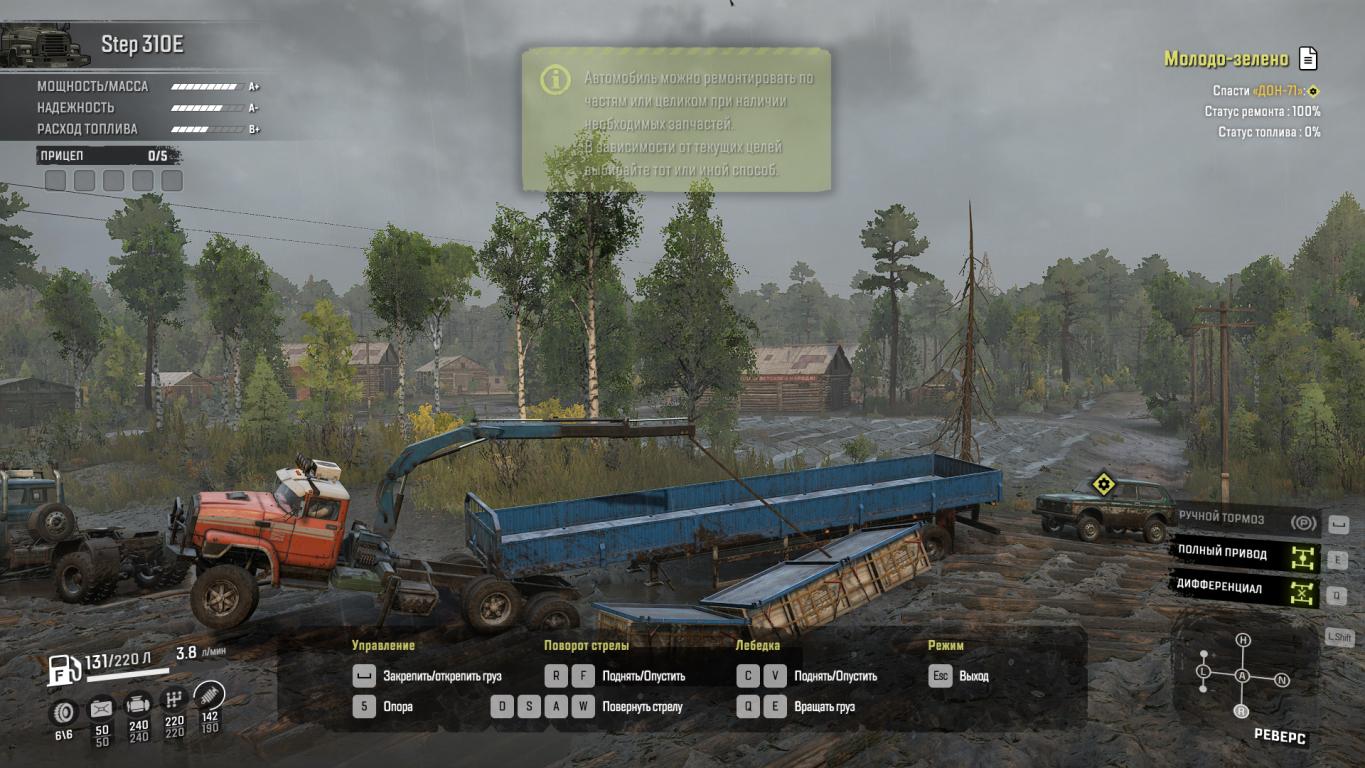Screen dimensions: 1365x768
Task: Open the Молодо-зелено task document icon
Action: point(1308,58)
